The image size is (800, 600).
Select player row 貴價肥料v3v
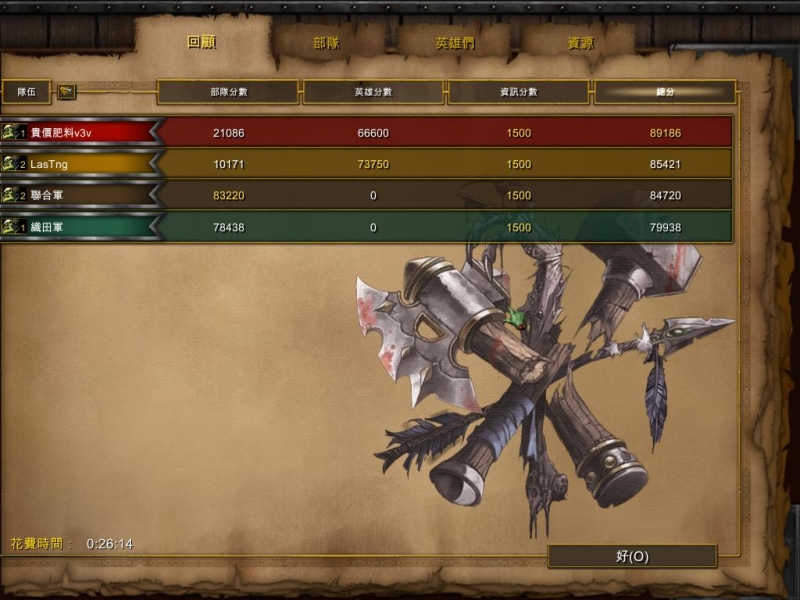tap(80, 133)
